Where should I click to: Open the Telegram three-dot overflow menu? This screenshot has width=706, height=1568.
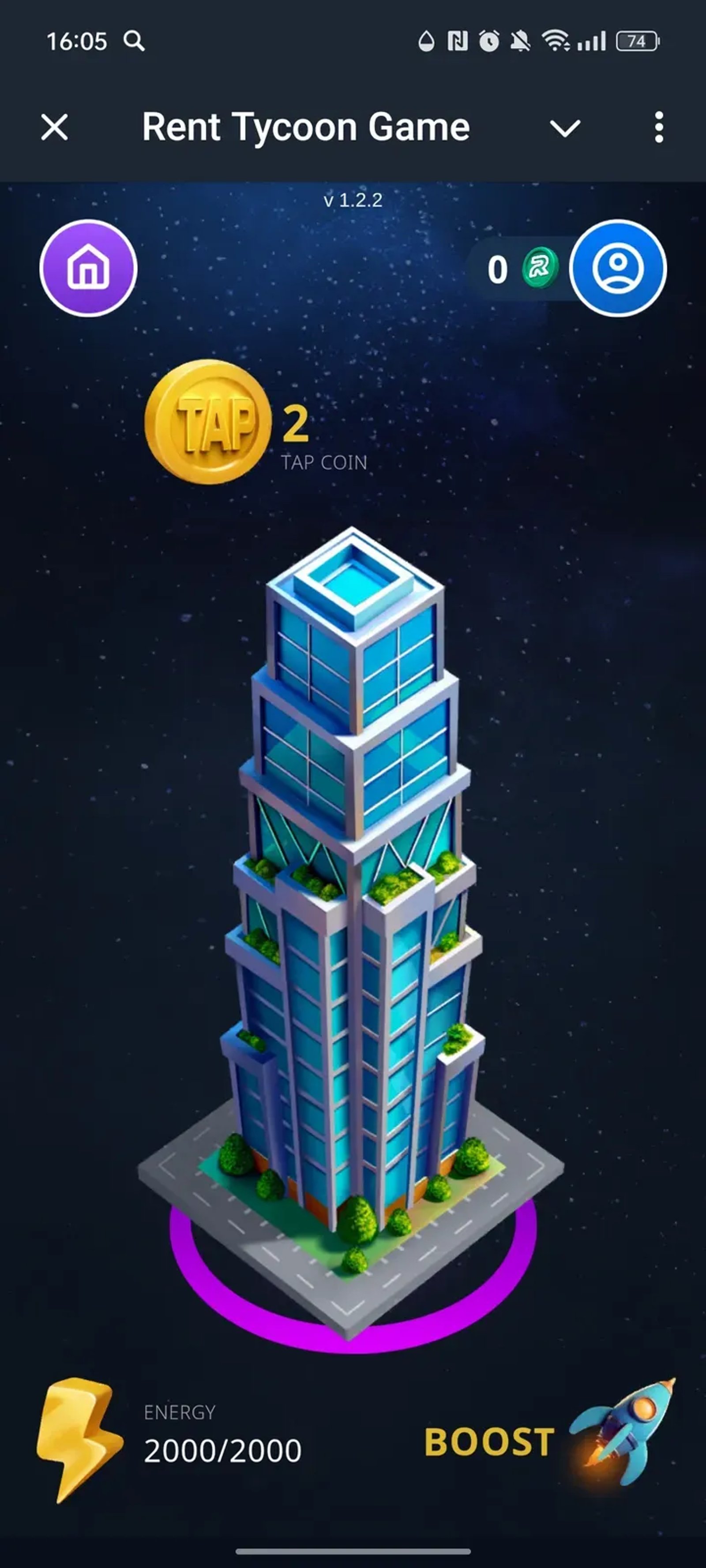click(658, 127)
